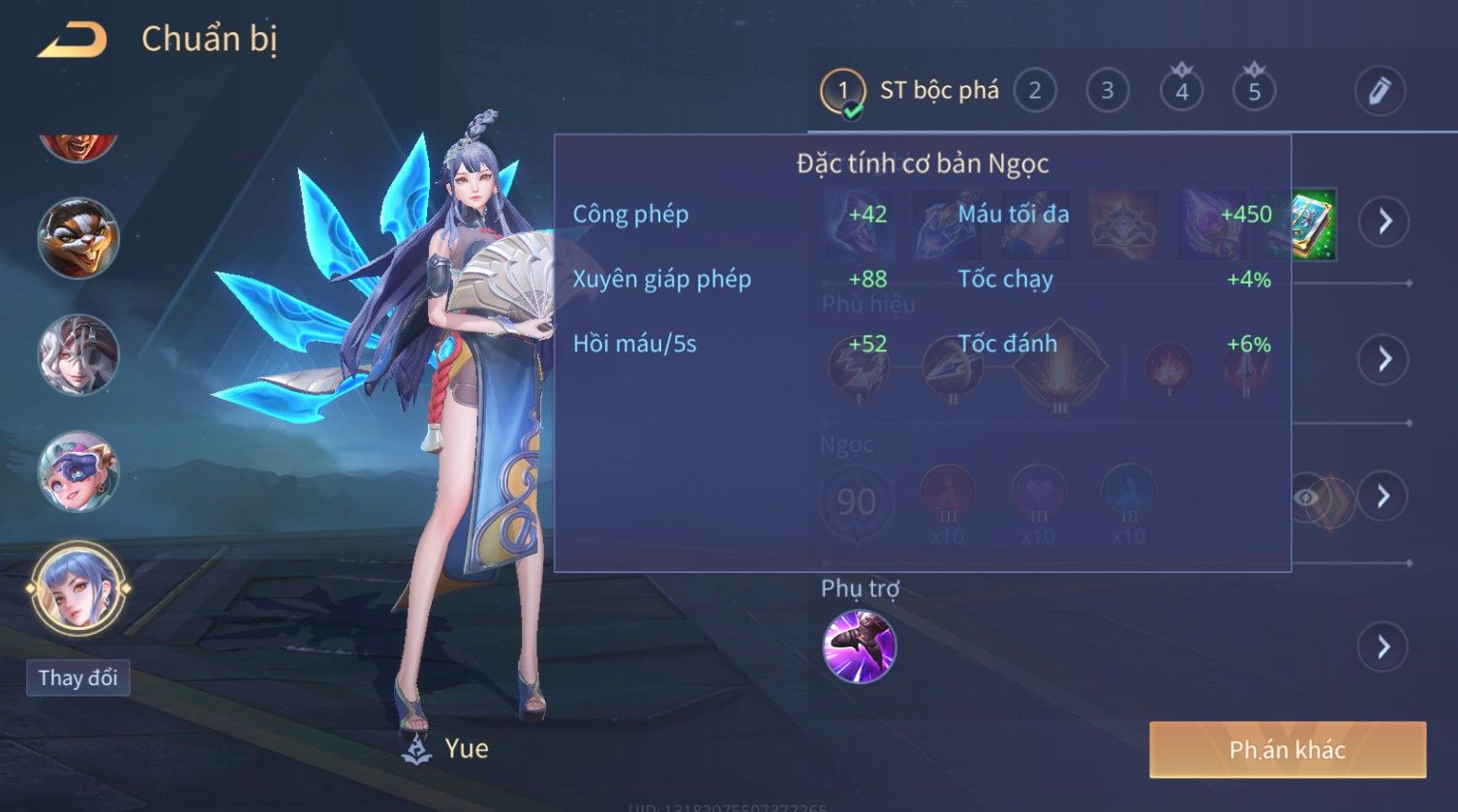Switch to preset slot 5
Image resolution: width=1458 pixels, height=812 pixels.
1254,91
